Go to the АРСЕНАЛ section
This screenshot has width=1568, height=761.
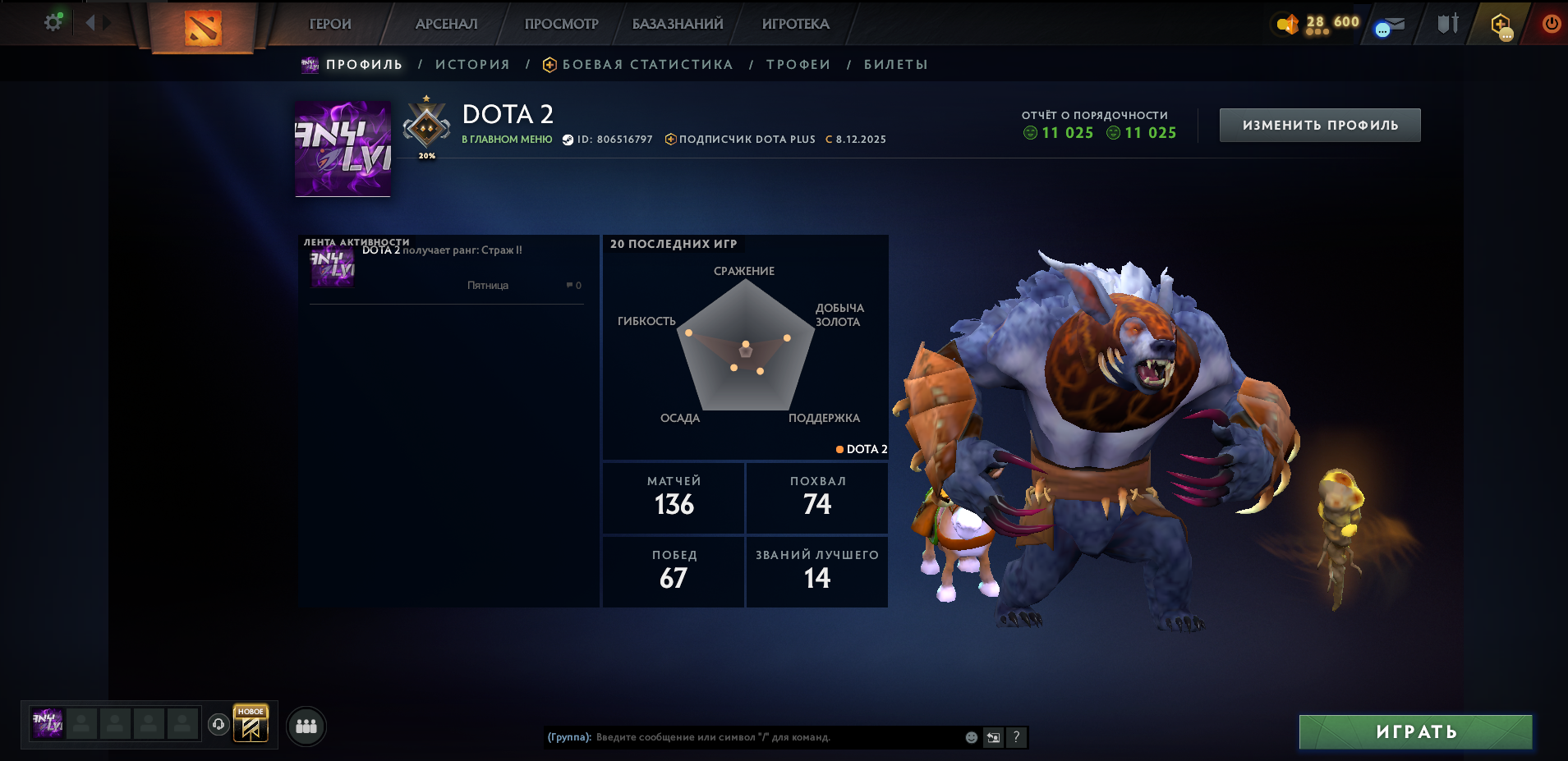pyautogui.click(x=446, y=25)
